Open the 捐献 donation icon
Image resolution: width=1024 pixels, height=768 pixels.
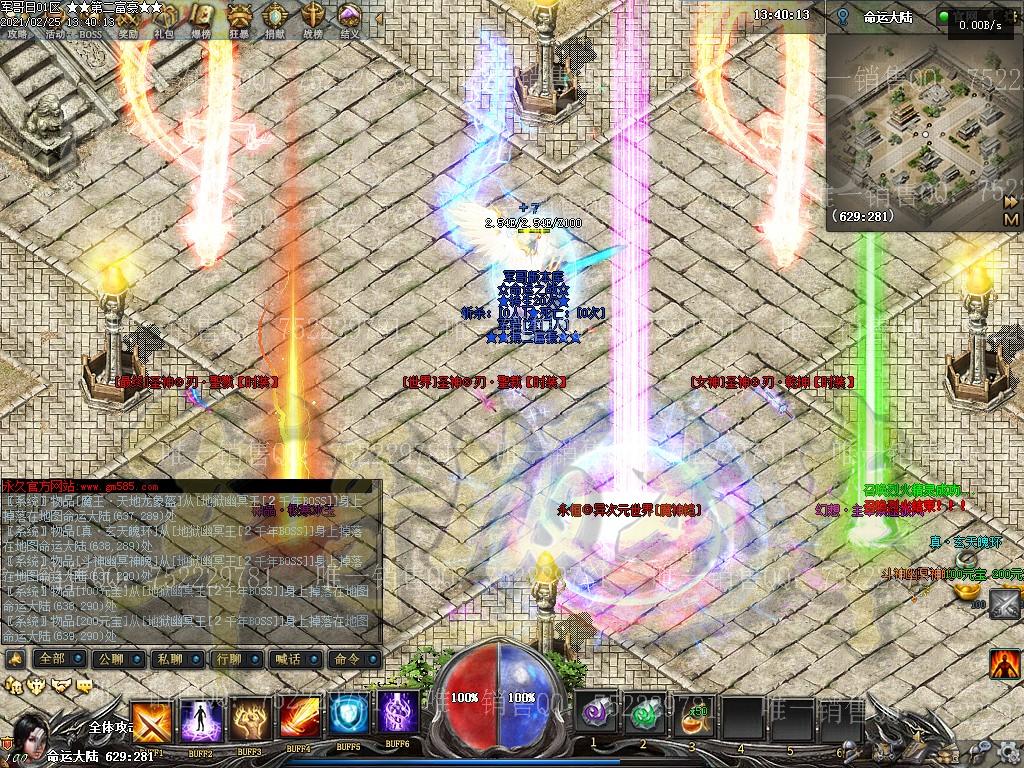click(276, 22)
